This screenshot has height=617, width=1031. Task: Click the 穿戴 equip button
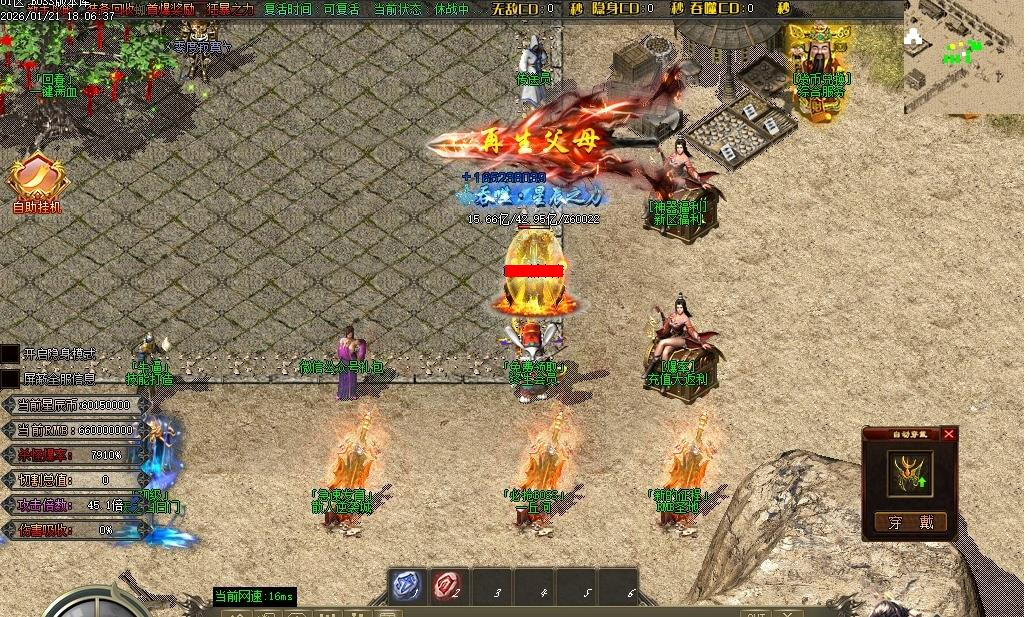tap(910, 522)
